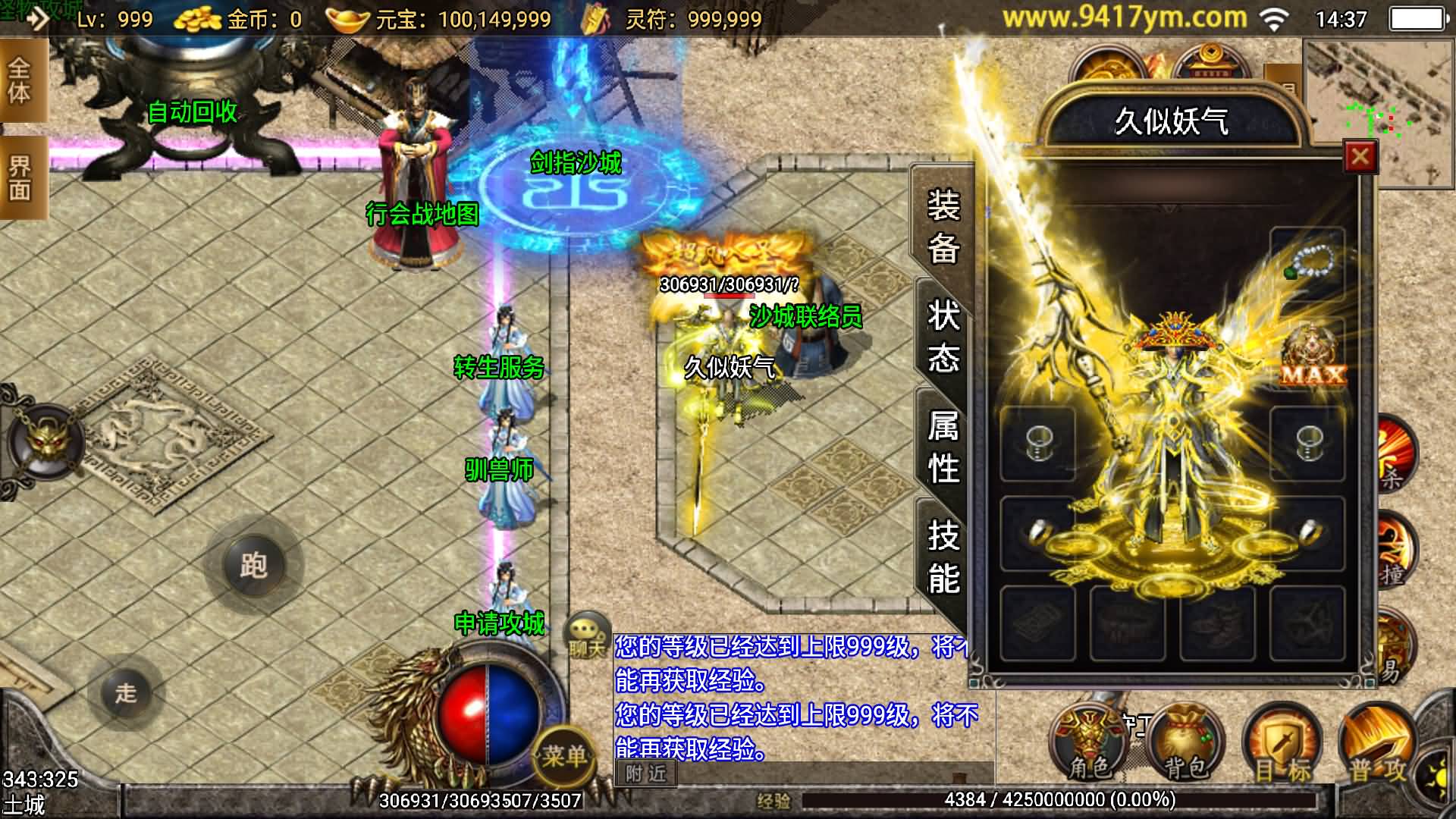The width and height of the screenshot is (1456, 819).
Task: Open the 菜单 menu button
Action: [564, 754]
